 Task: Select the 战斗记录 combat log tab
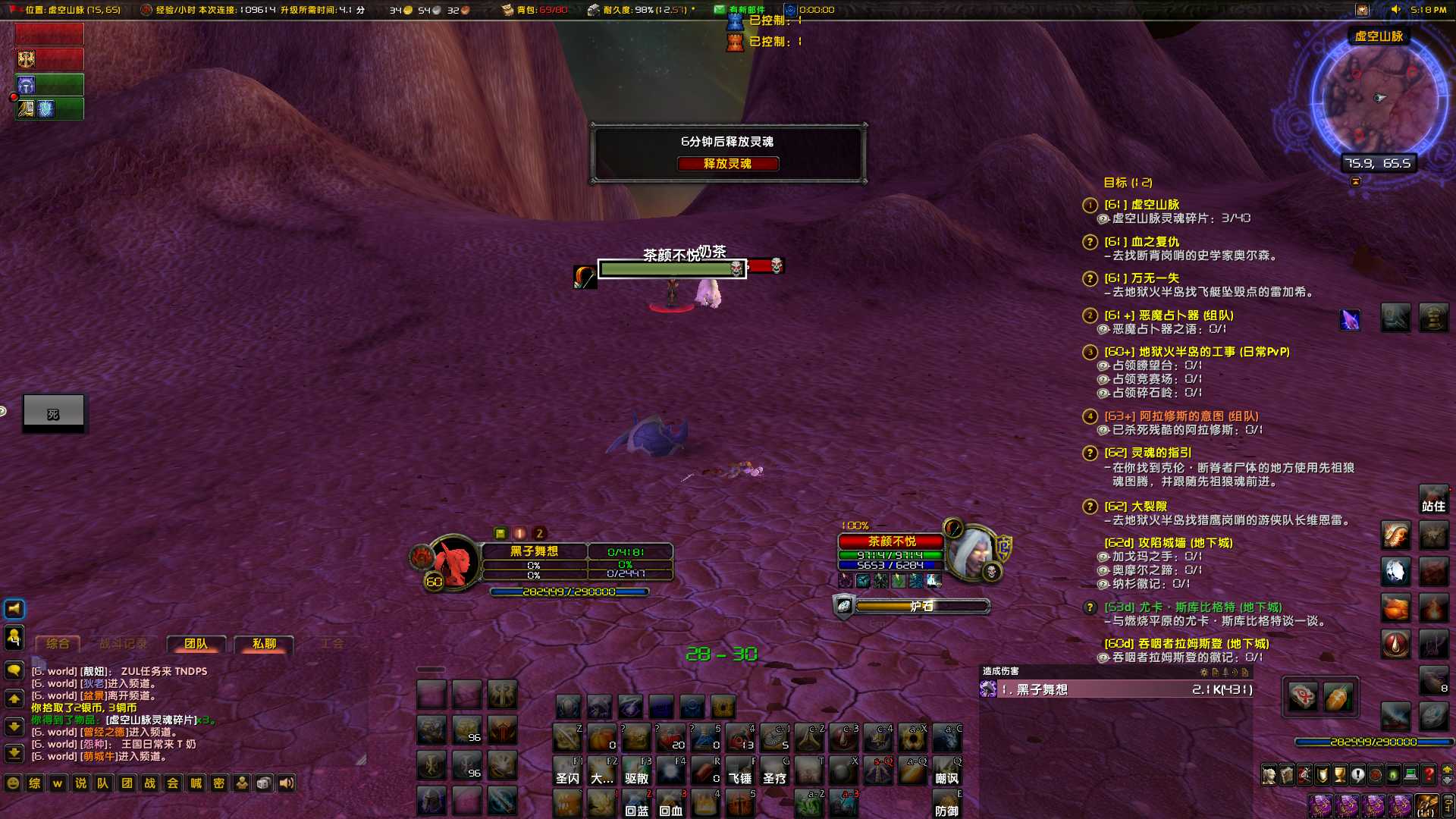coord(123,644)
